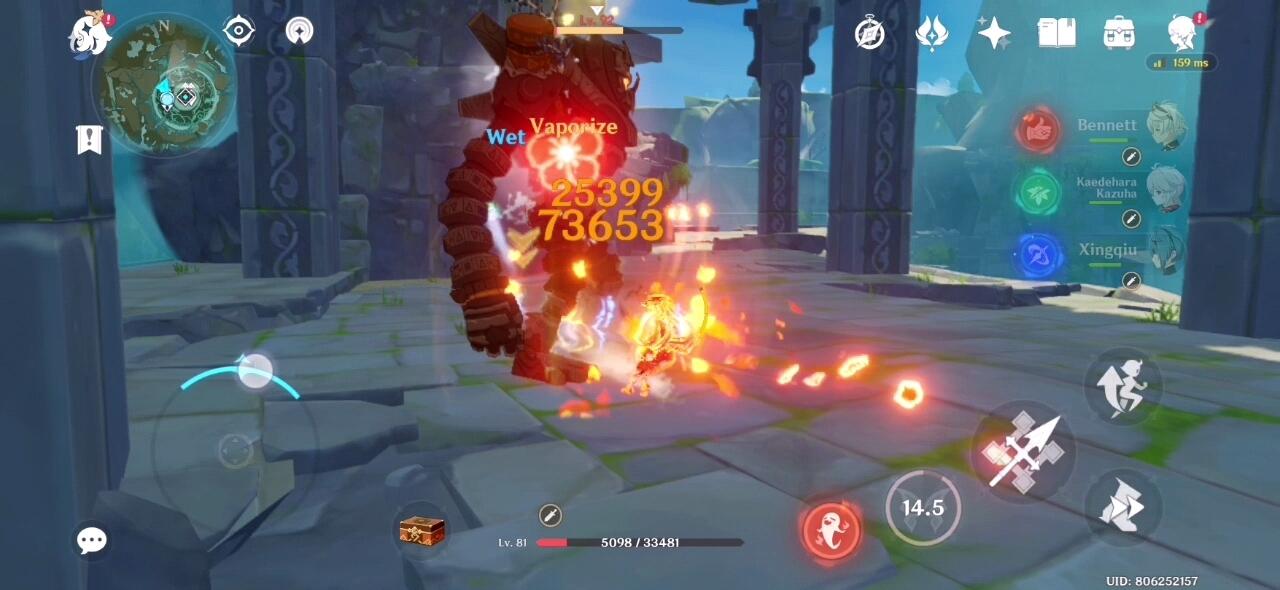
Task: Open the co-op character icon
Action: 1183,33
